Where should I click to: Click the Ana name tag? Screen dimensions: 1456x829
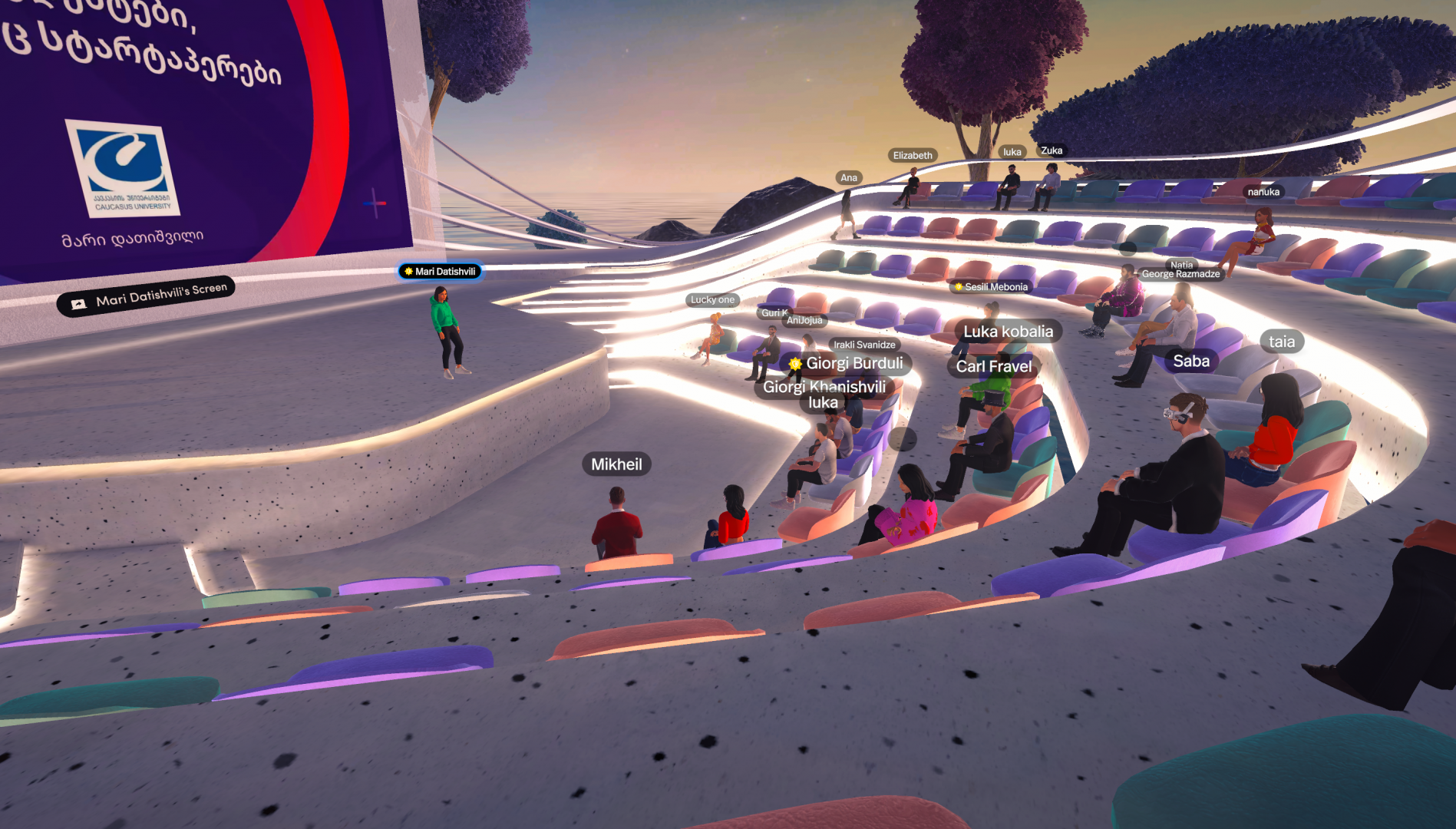coord(849,178)
